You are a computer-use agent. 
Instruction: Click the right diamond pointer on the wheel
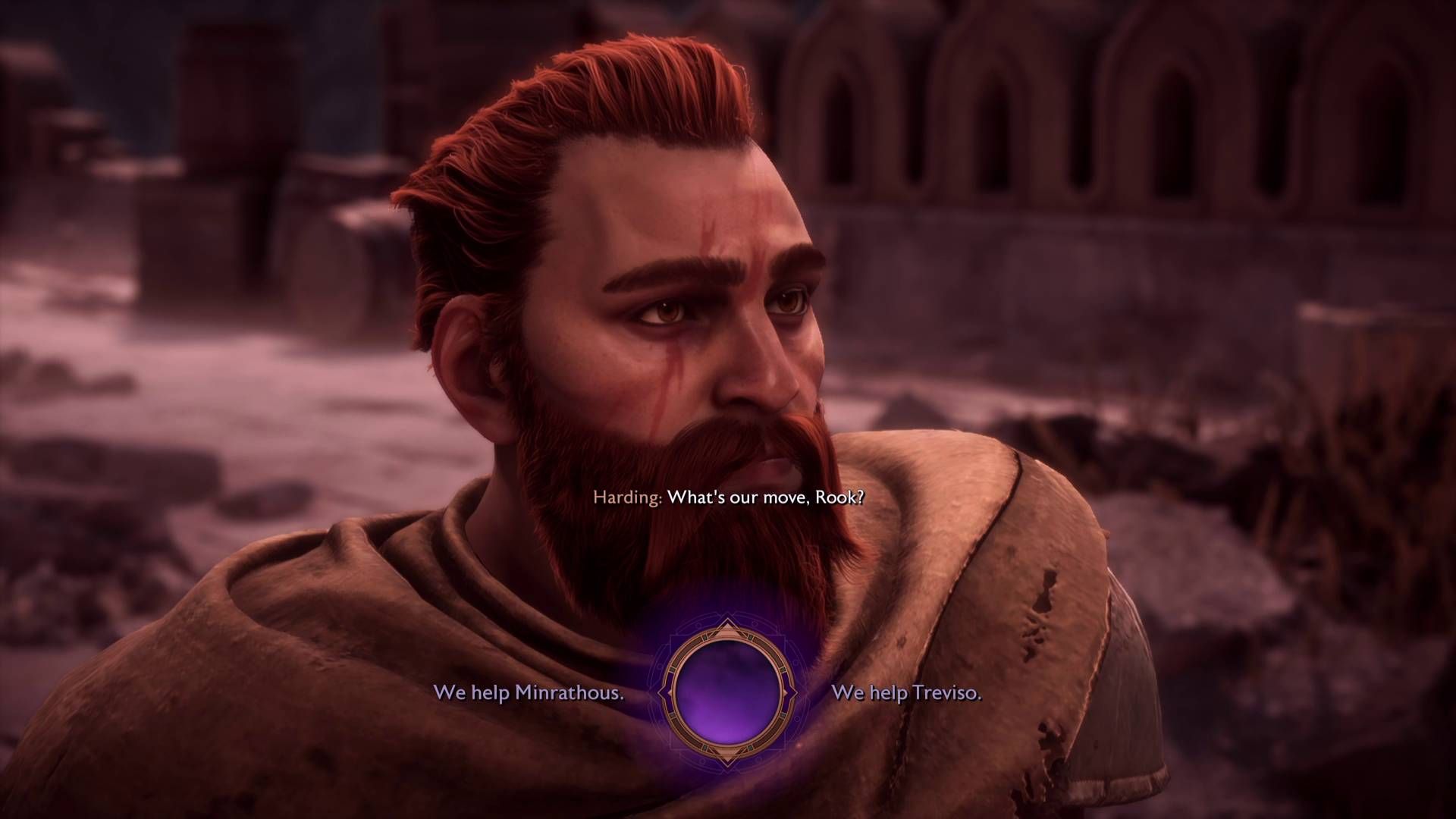[792, 693]
